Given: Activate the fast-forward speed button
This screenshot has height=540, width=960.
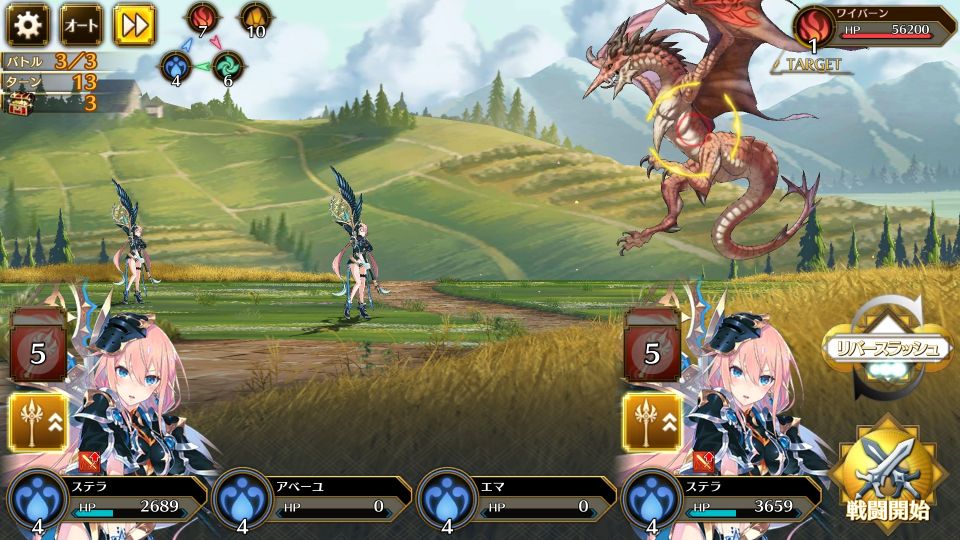Looking at the screenshot, I should 133,25.
